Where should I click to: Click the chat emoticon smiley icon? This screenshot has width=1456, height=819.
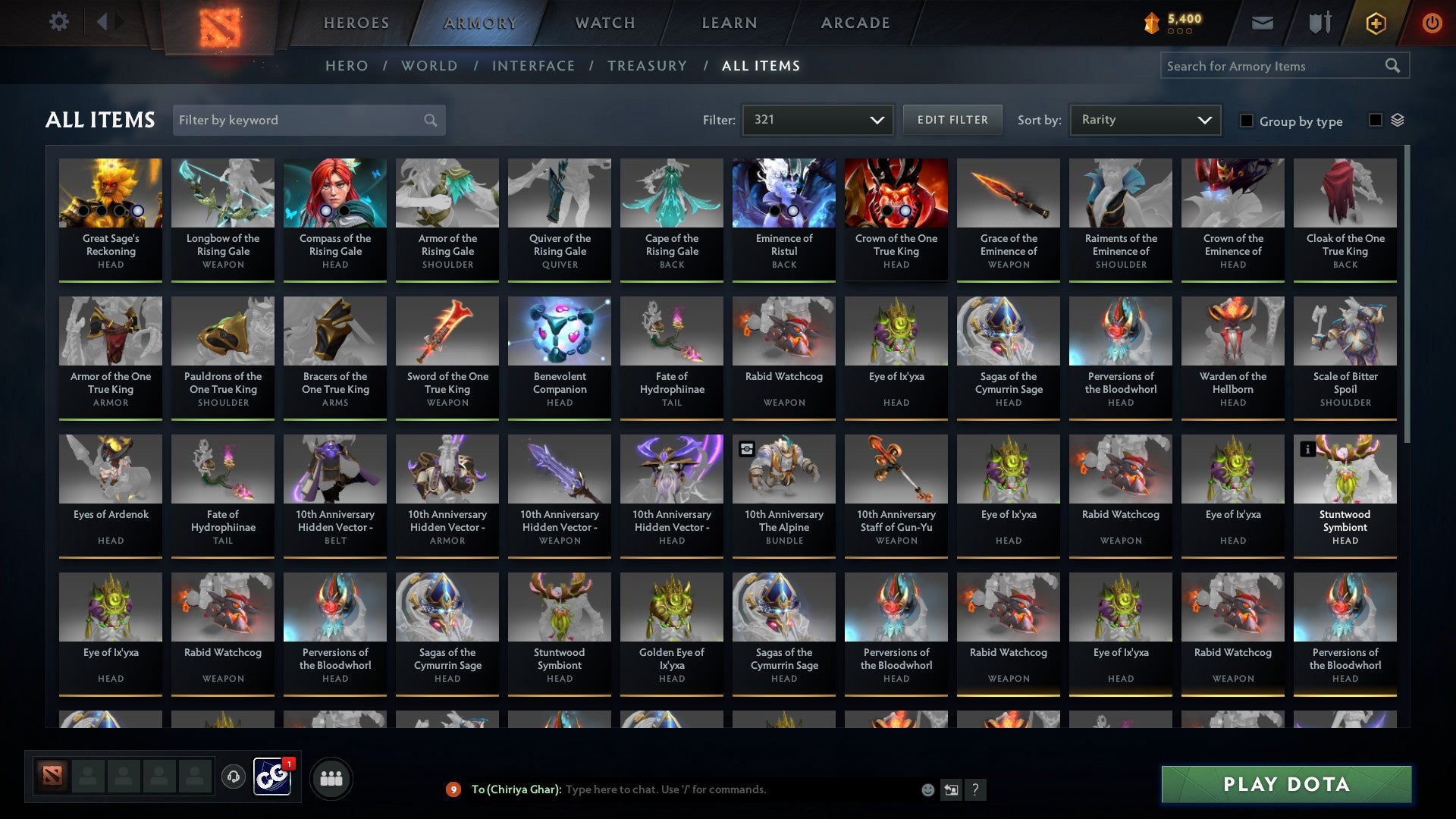click(x=927, y=789)
